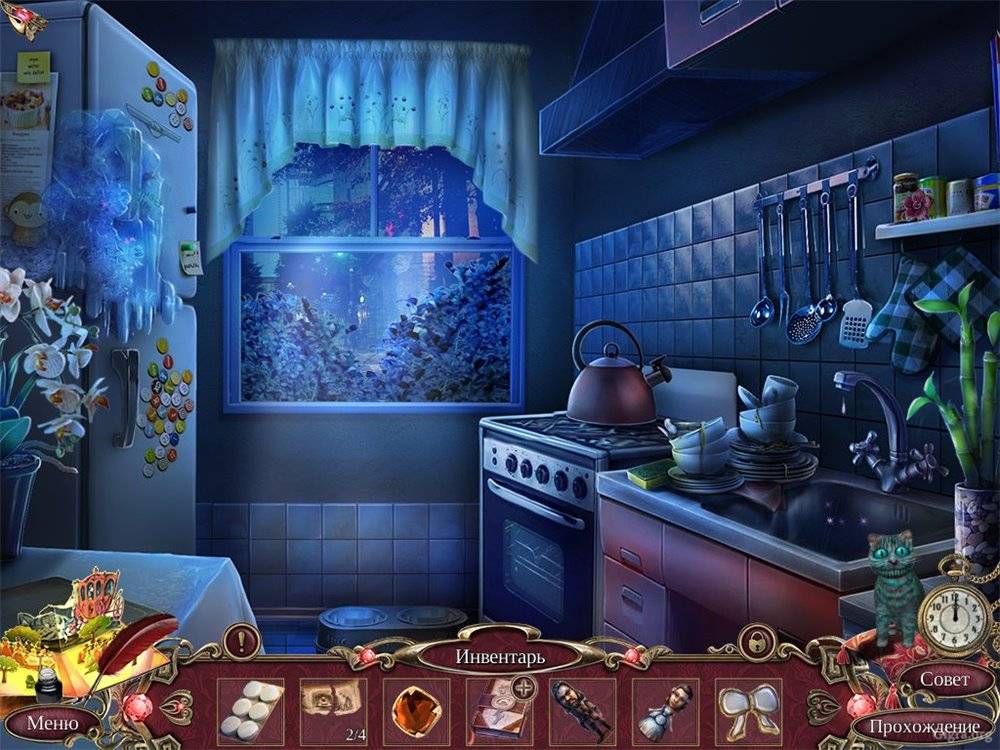Screen dimensions: 1000x750
Task: Toggle the inventory padlock
Action: [755, 641]
